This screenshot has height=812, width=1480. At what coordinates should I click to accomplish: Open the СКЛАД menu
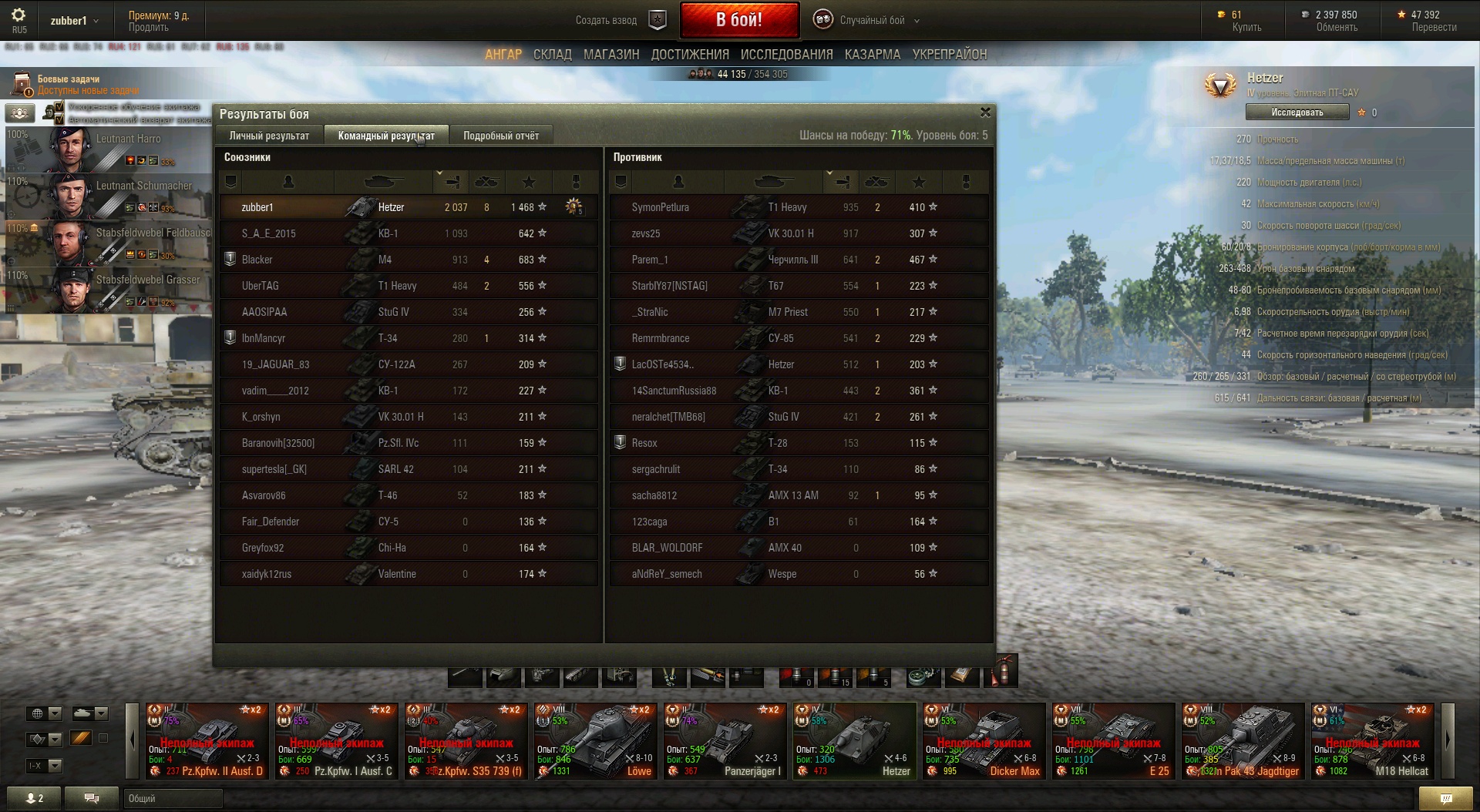pos(552,55)
